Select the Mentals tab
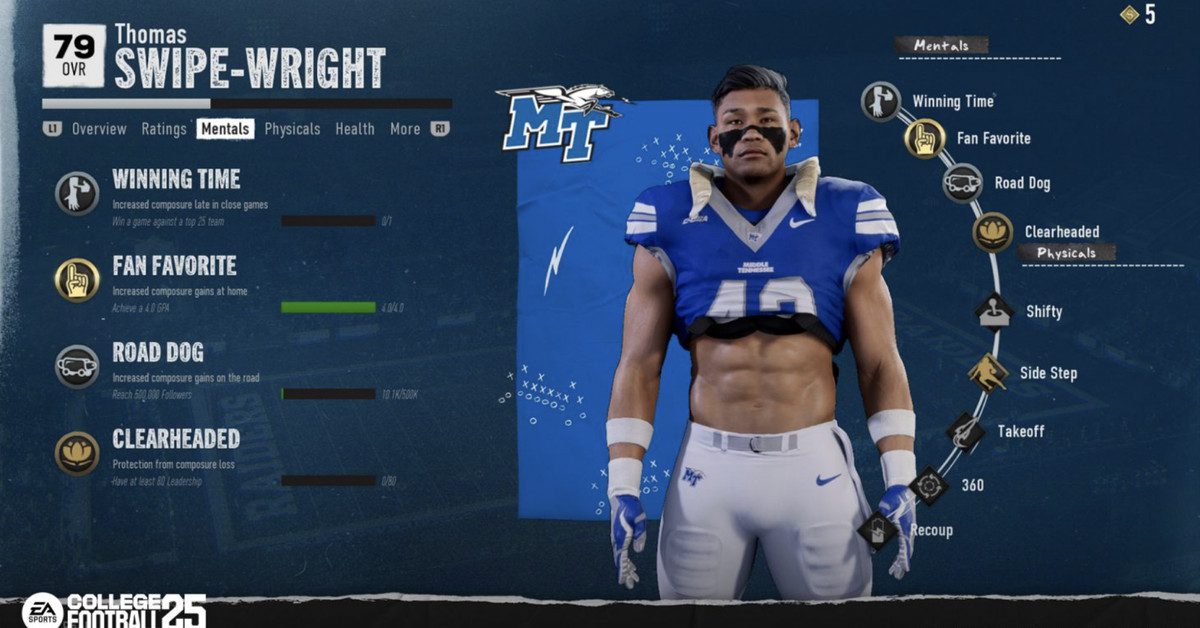Viewport: 1200px width, 628px height. [225, 129]
